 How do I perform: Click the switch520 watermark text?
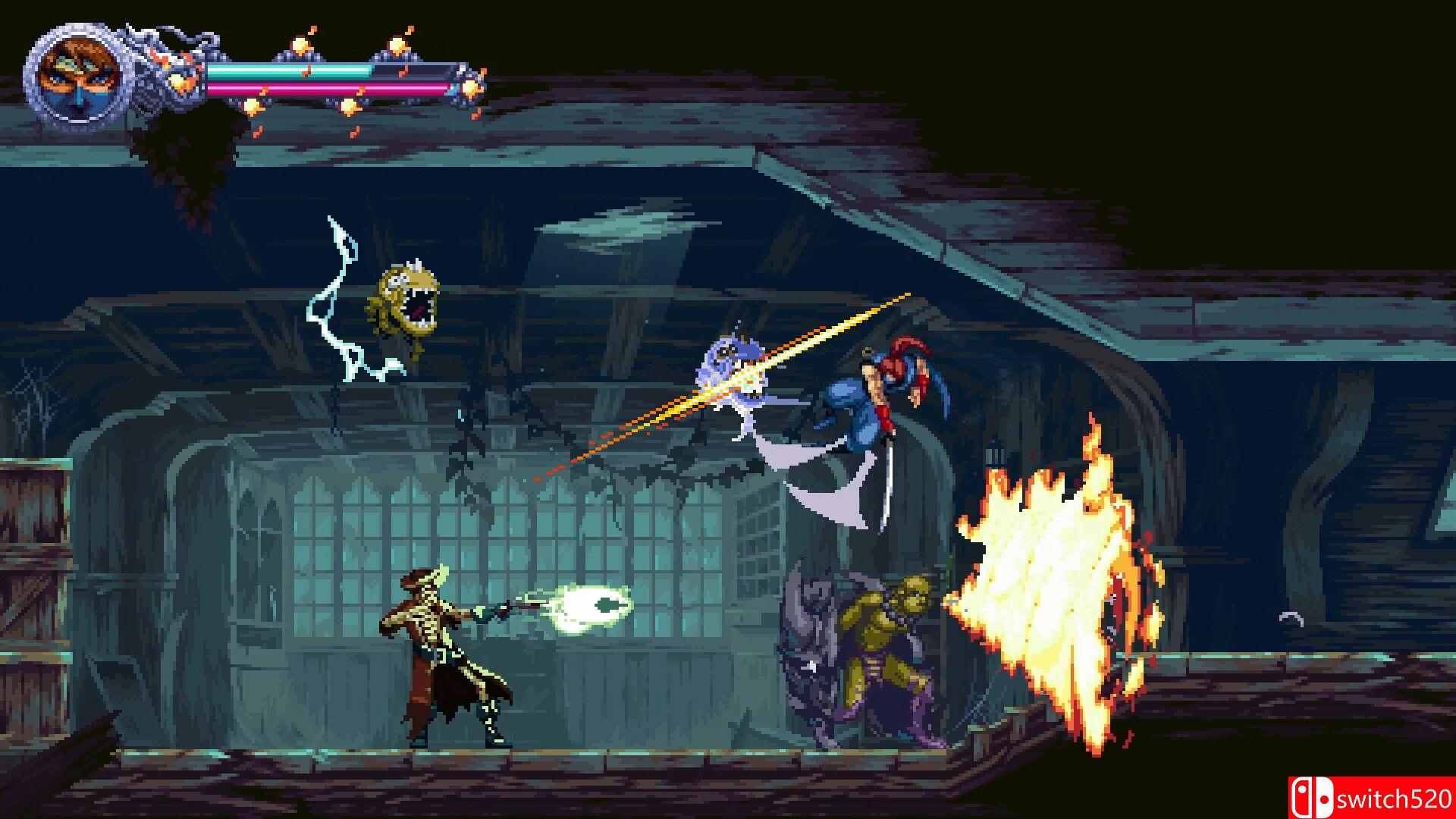[1388, 796]
